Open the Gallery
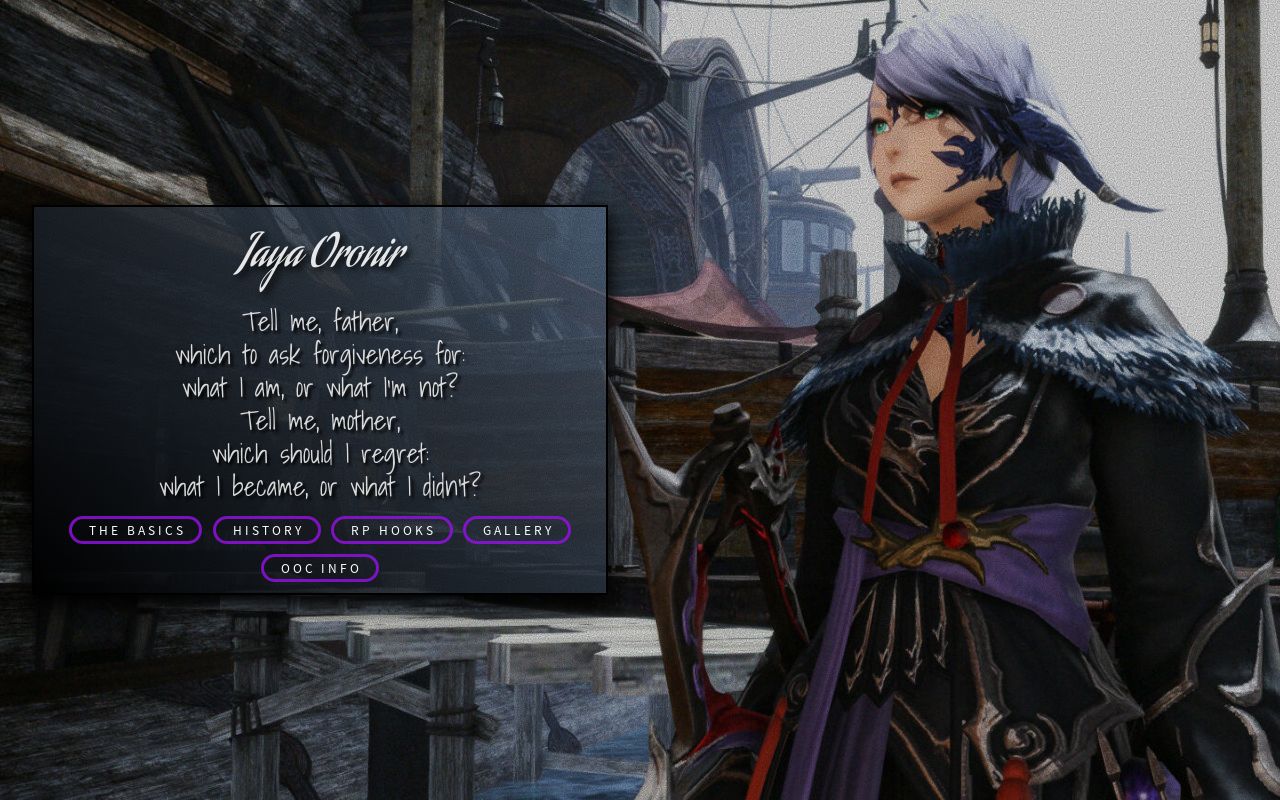 point(517,530)
